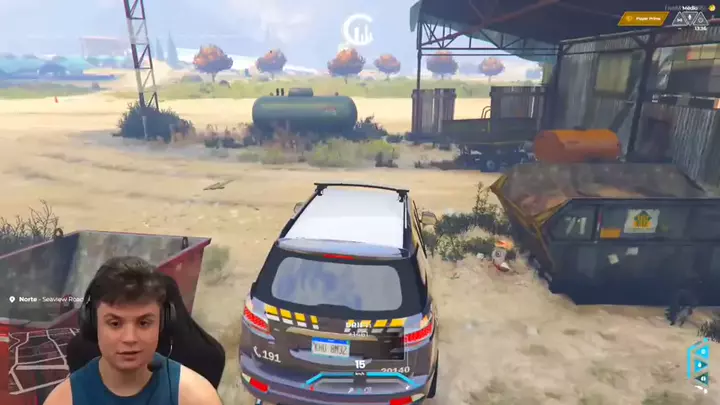Click the orange Player Prime badge
The image size is (720, 405).
(642, 18)
